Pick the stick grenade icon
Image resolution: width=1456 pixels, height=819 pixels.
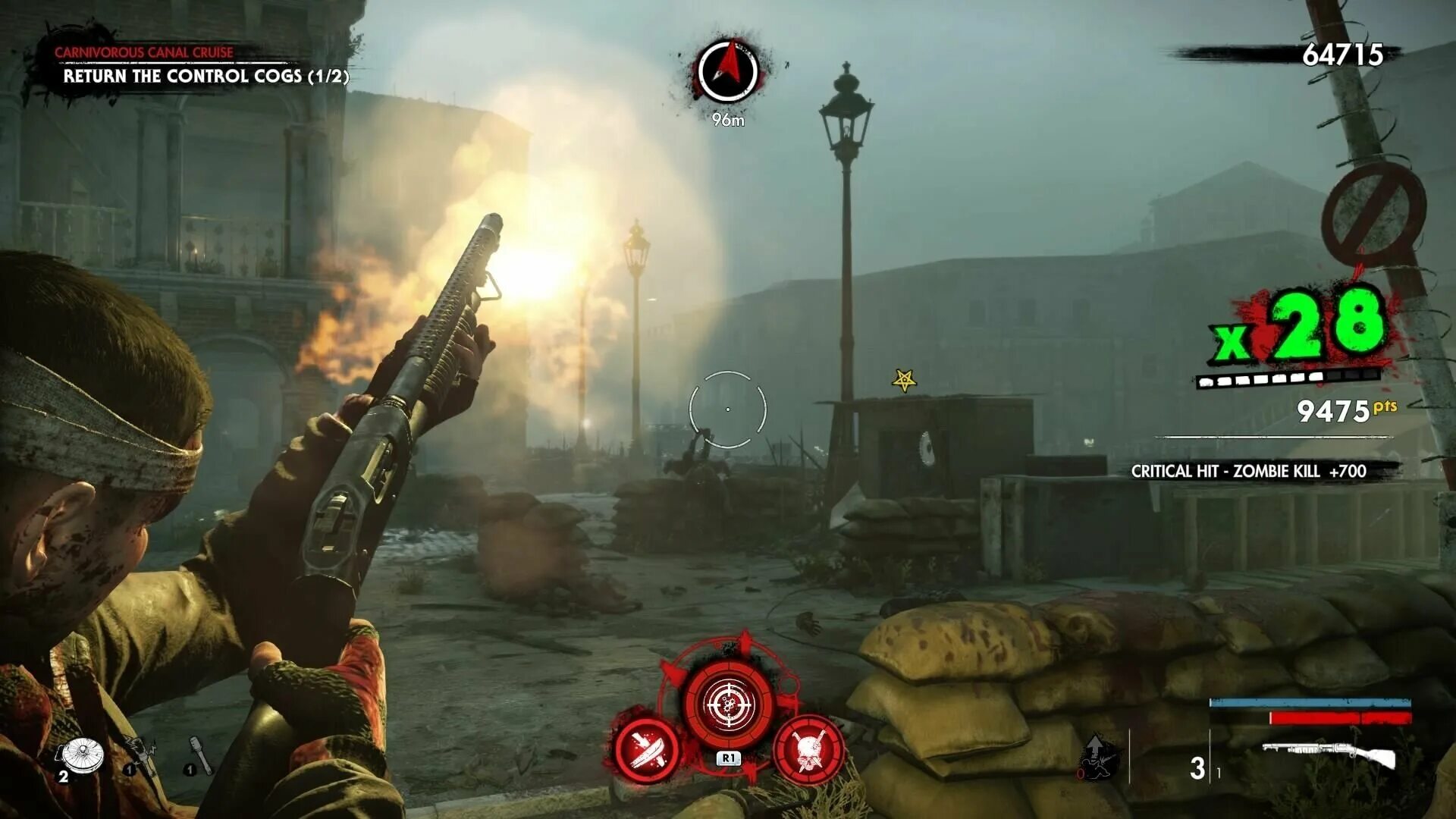[200, 755]
